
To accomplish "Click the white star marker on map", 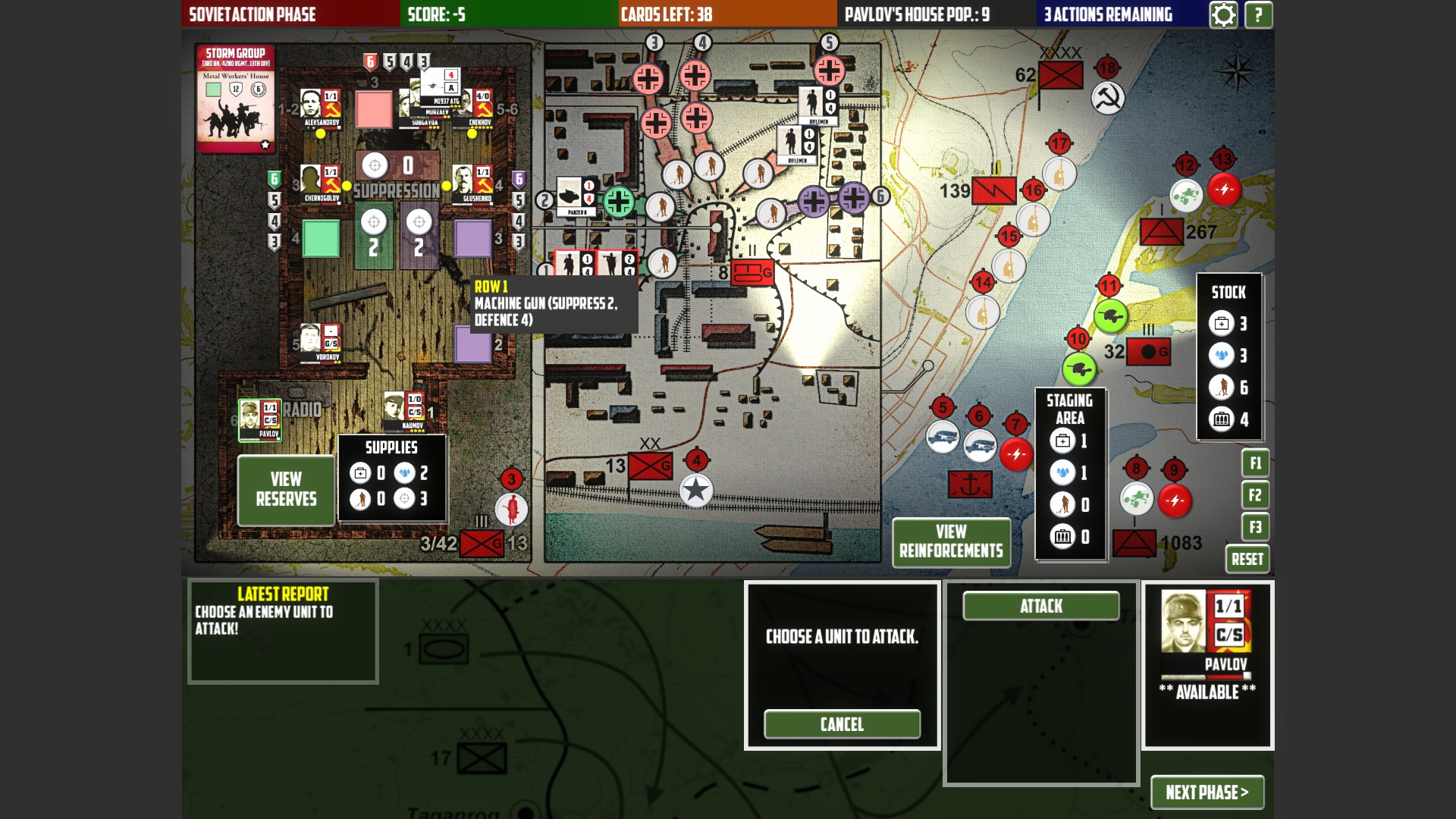I will 695,491.
